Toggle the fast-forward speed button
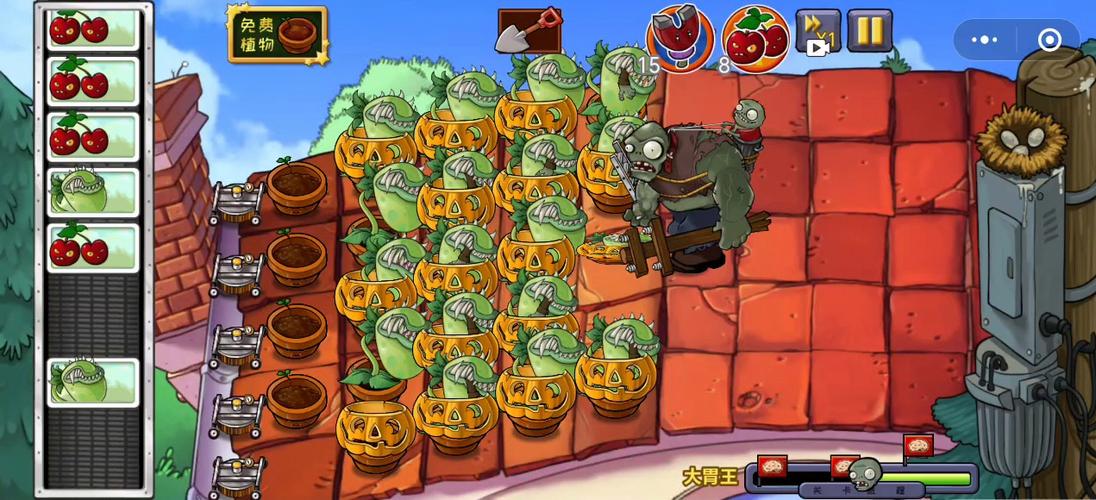This screenshot has height=500, width=1096. [x=817, y=31]
